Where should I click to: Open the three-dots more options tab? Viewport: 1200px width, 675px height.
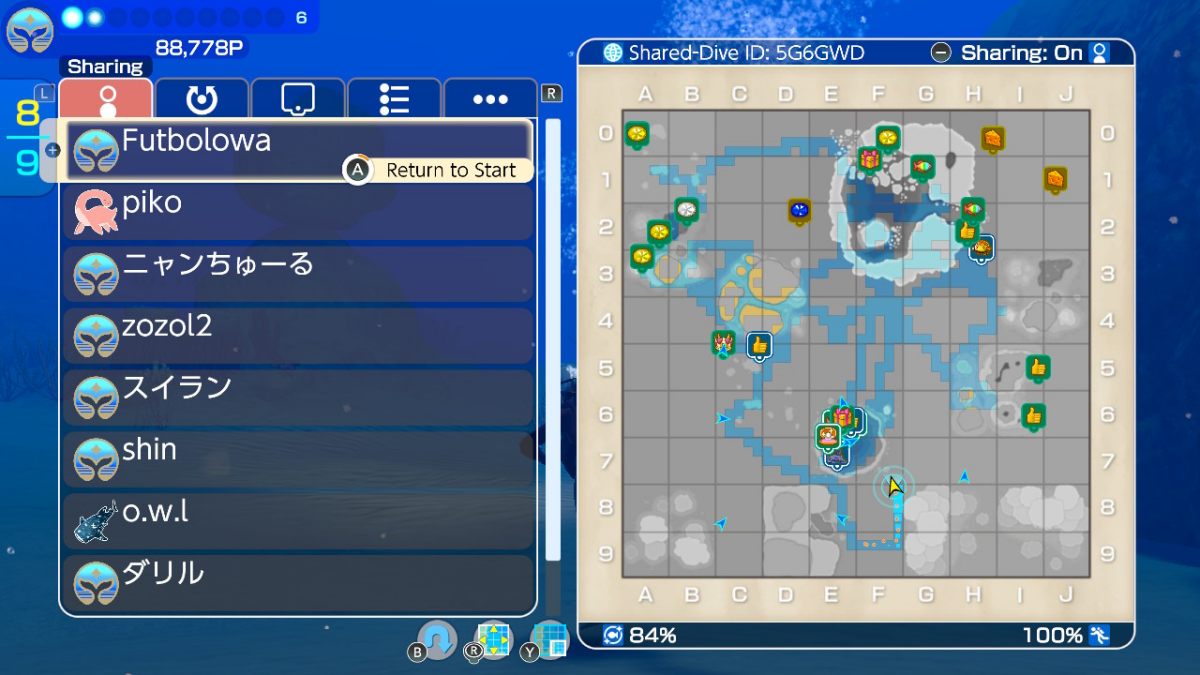click(490, 99)
